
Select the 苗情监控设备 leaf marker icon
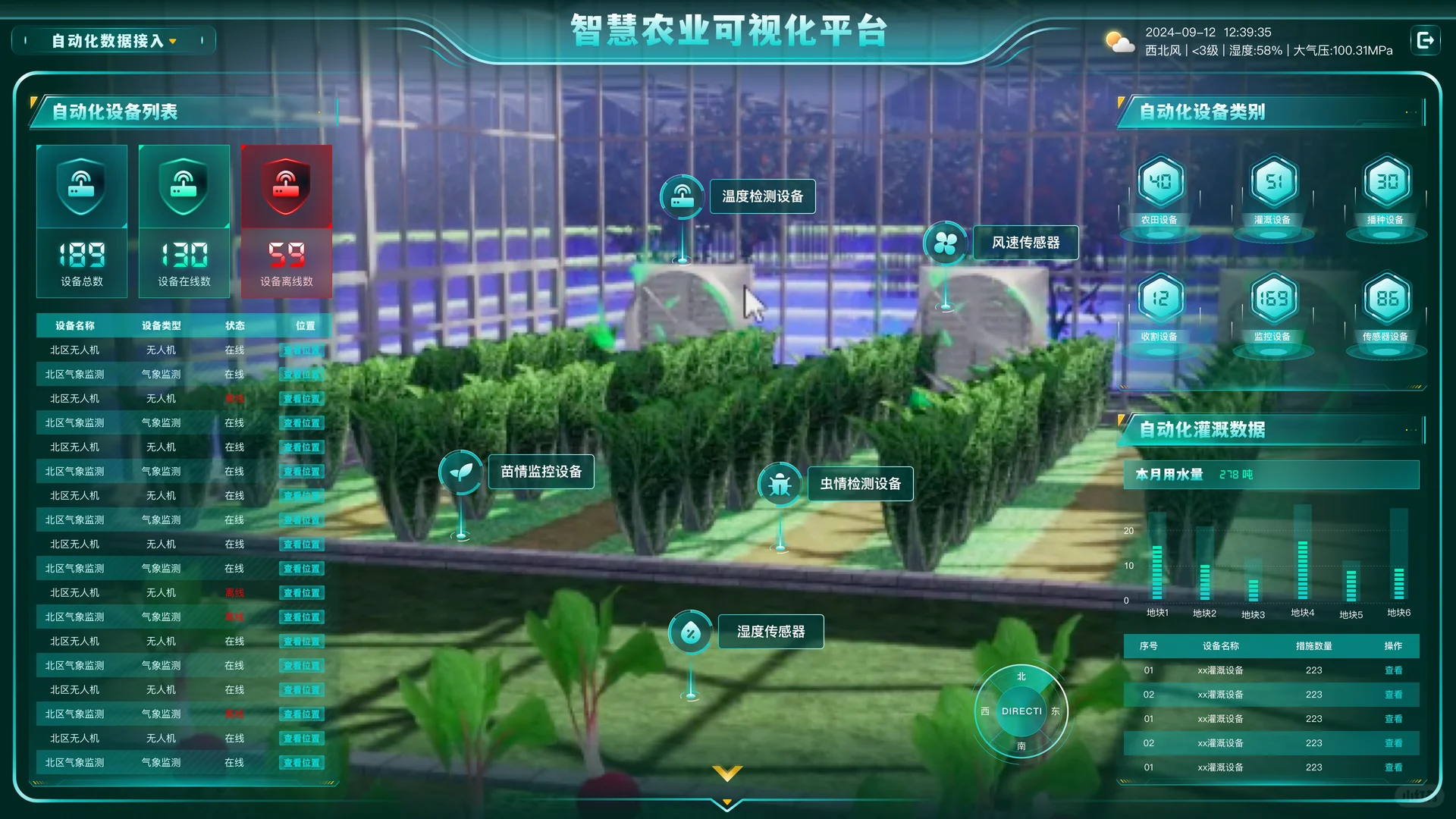460,472
